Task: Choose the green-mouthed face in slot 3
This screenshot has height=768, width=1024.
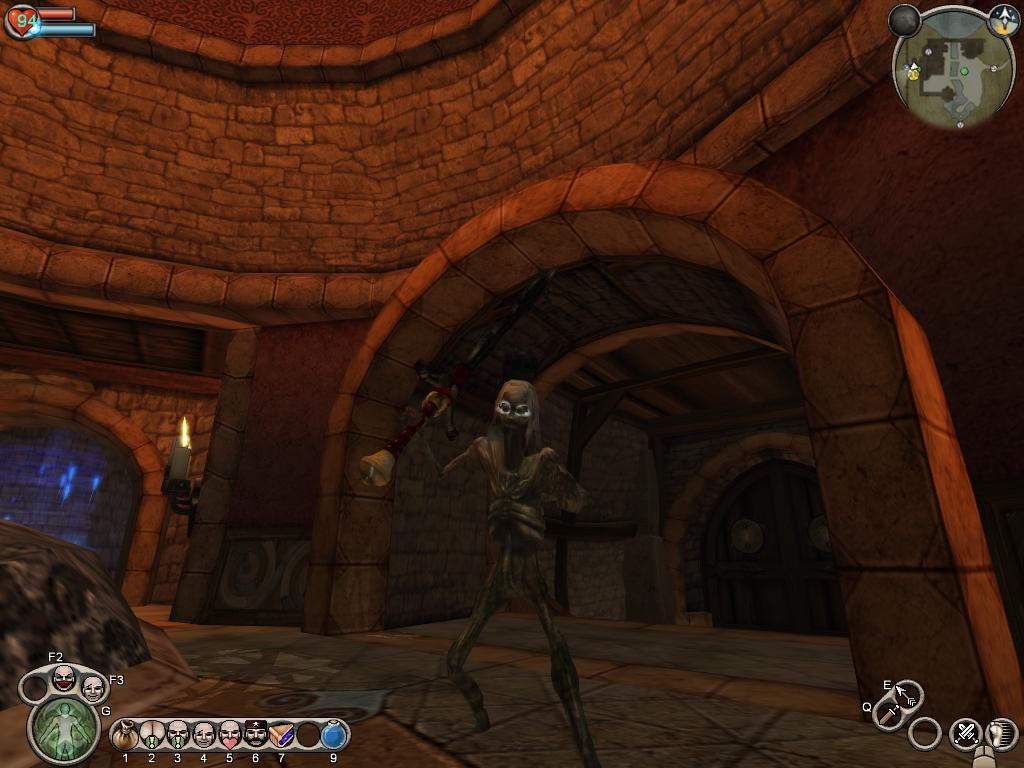Action: (177, 736)
